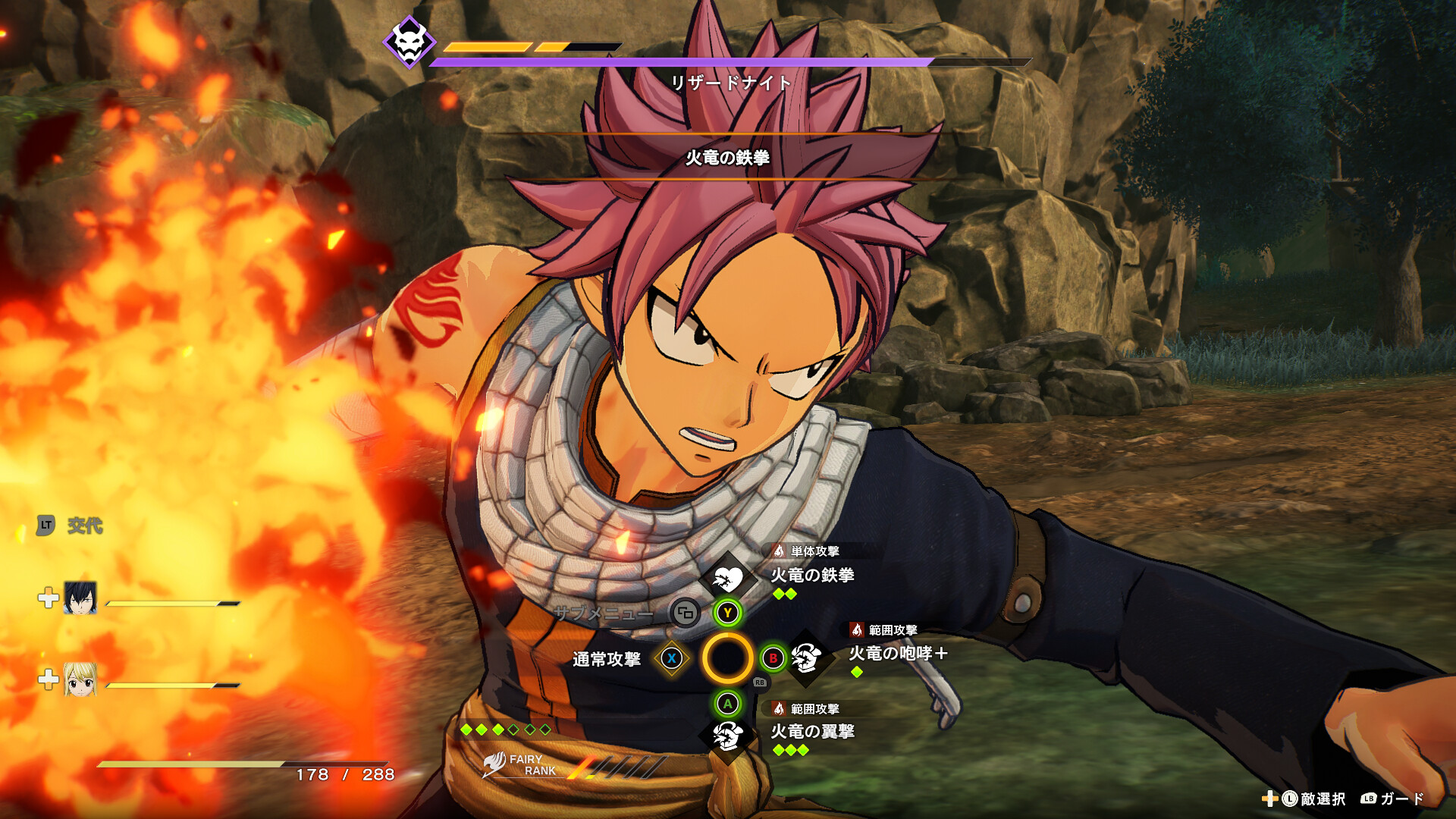Choose the ガード guard command
The image size is (1456, 819).
(1394, 799)
